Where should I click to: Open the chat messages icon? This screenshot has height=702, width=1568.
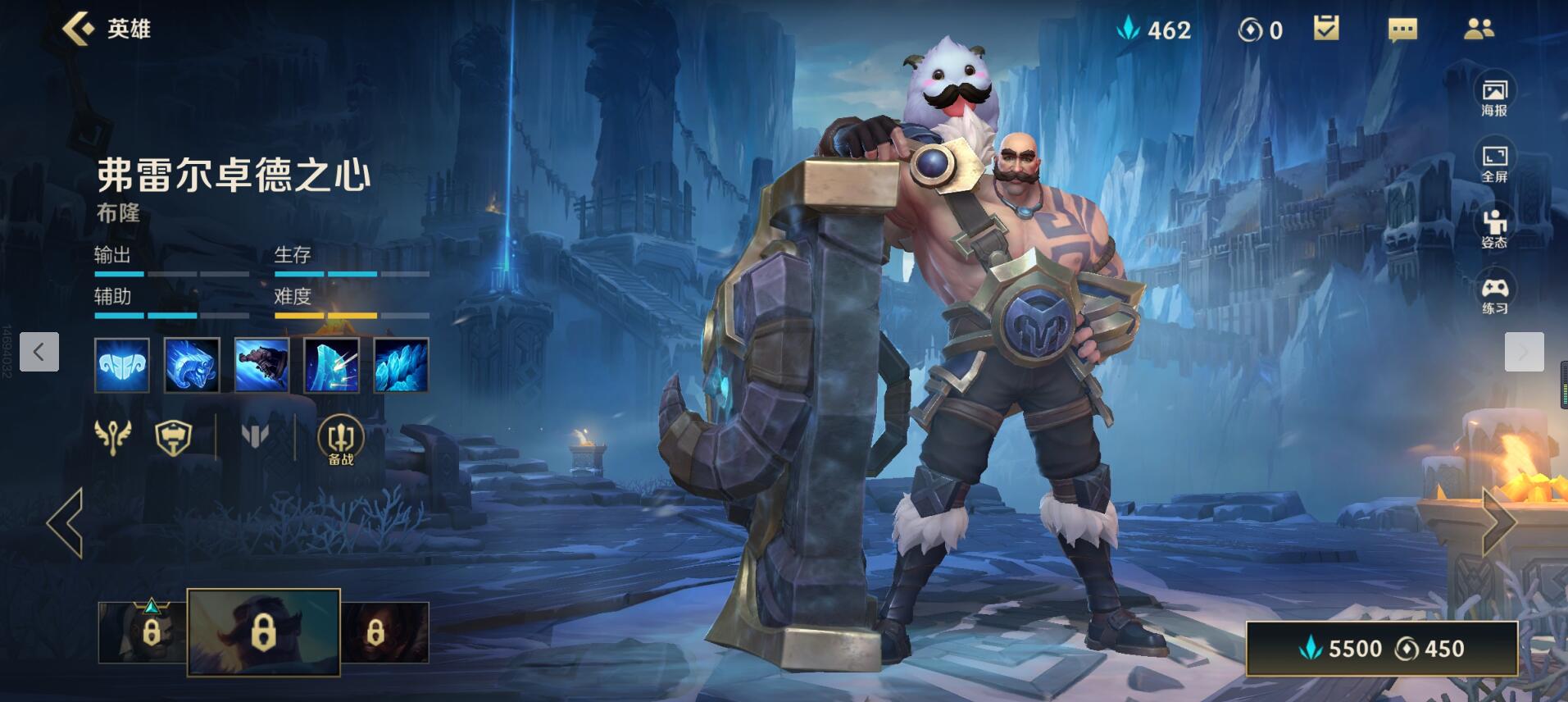coord(1402,30)
